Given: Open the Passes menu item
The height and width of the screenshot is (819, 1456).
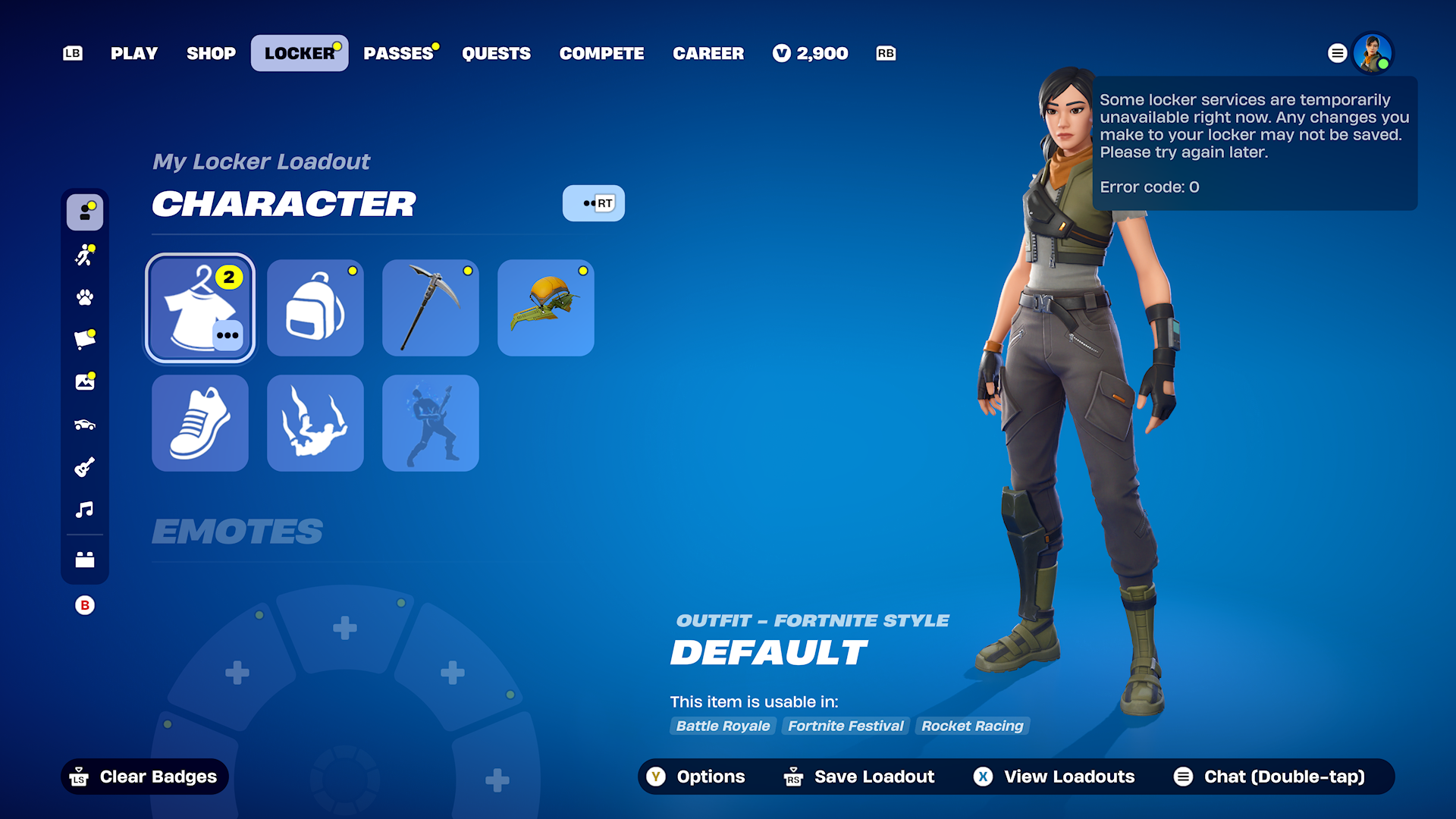Looking at the screenshot, I should point(400,53).
